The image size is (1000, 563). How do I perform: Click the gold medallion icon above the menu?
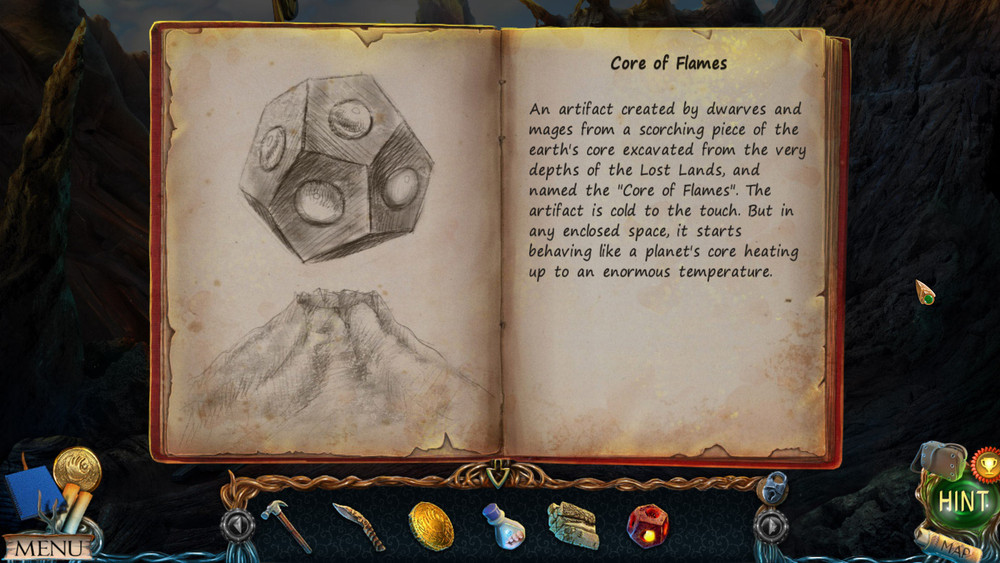[x=77, y=467]
